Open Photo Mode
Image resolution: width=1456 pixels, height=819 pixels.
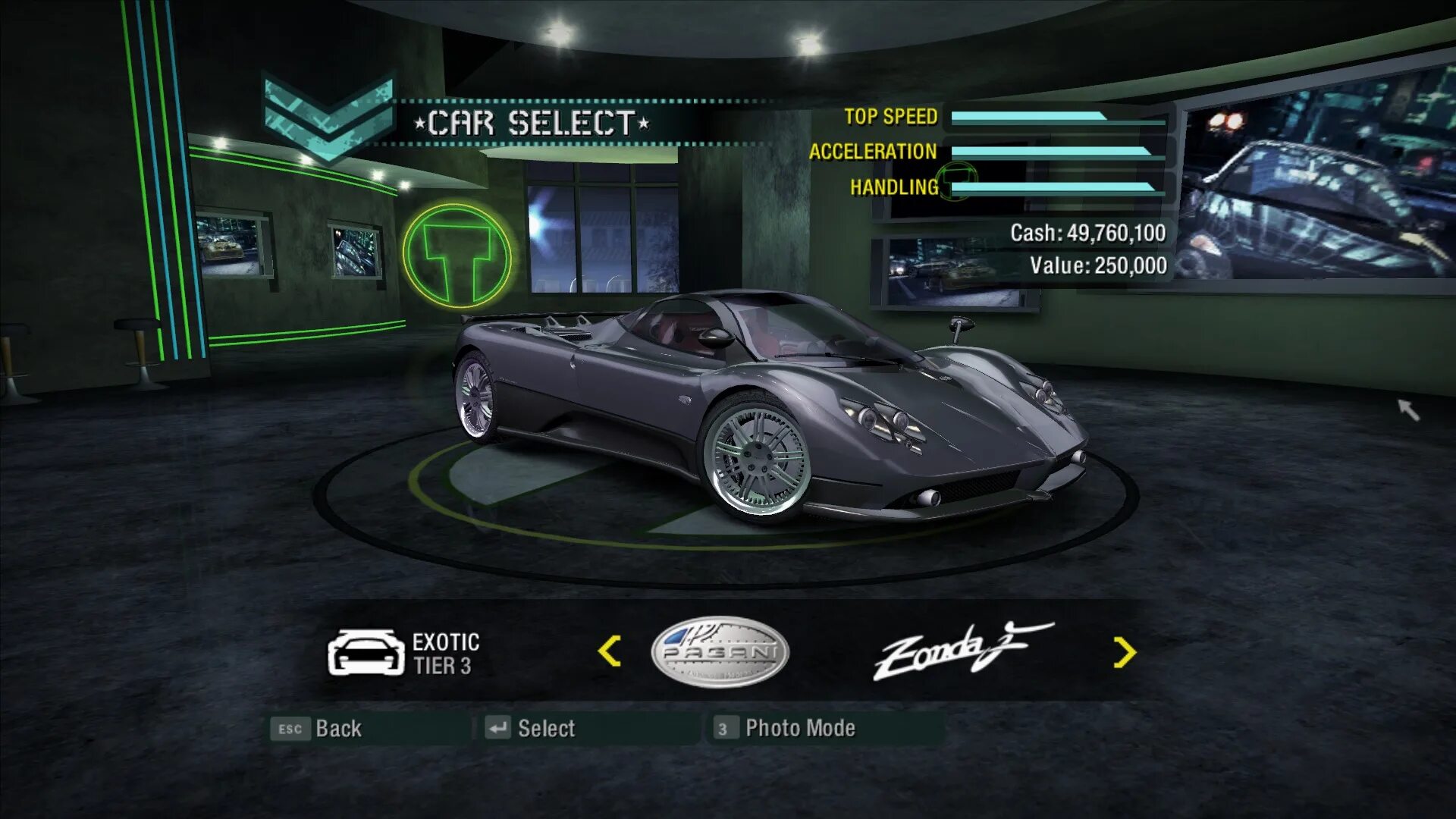786,729
